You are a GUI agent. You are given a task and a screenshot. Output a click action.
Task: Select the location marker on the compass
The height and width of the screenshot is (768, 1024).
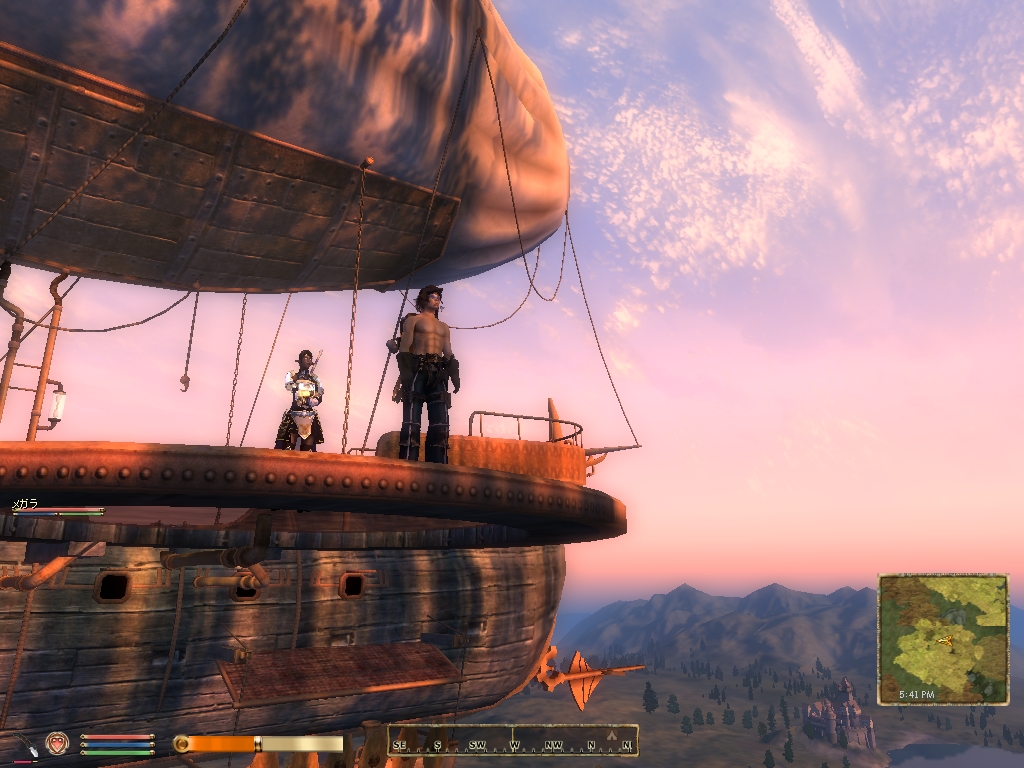pyautogui.click(x=611, y=735)
